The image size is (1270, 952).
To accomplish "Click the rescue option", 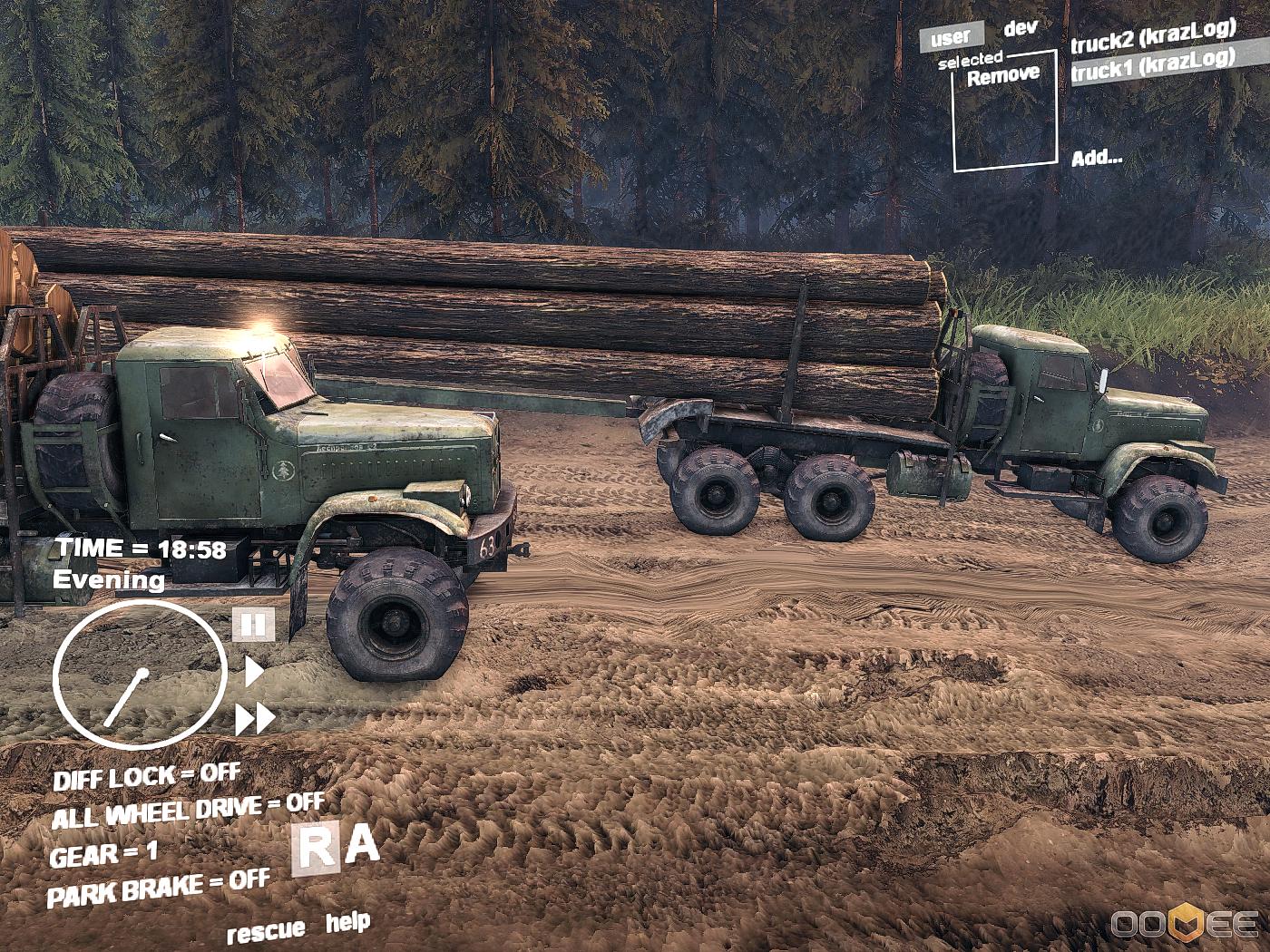I will point(266,930).
